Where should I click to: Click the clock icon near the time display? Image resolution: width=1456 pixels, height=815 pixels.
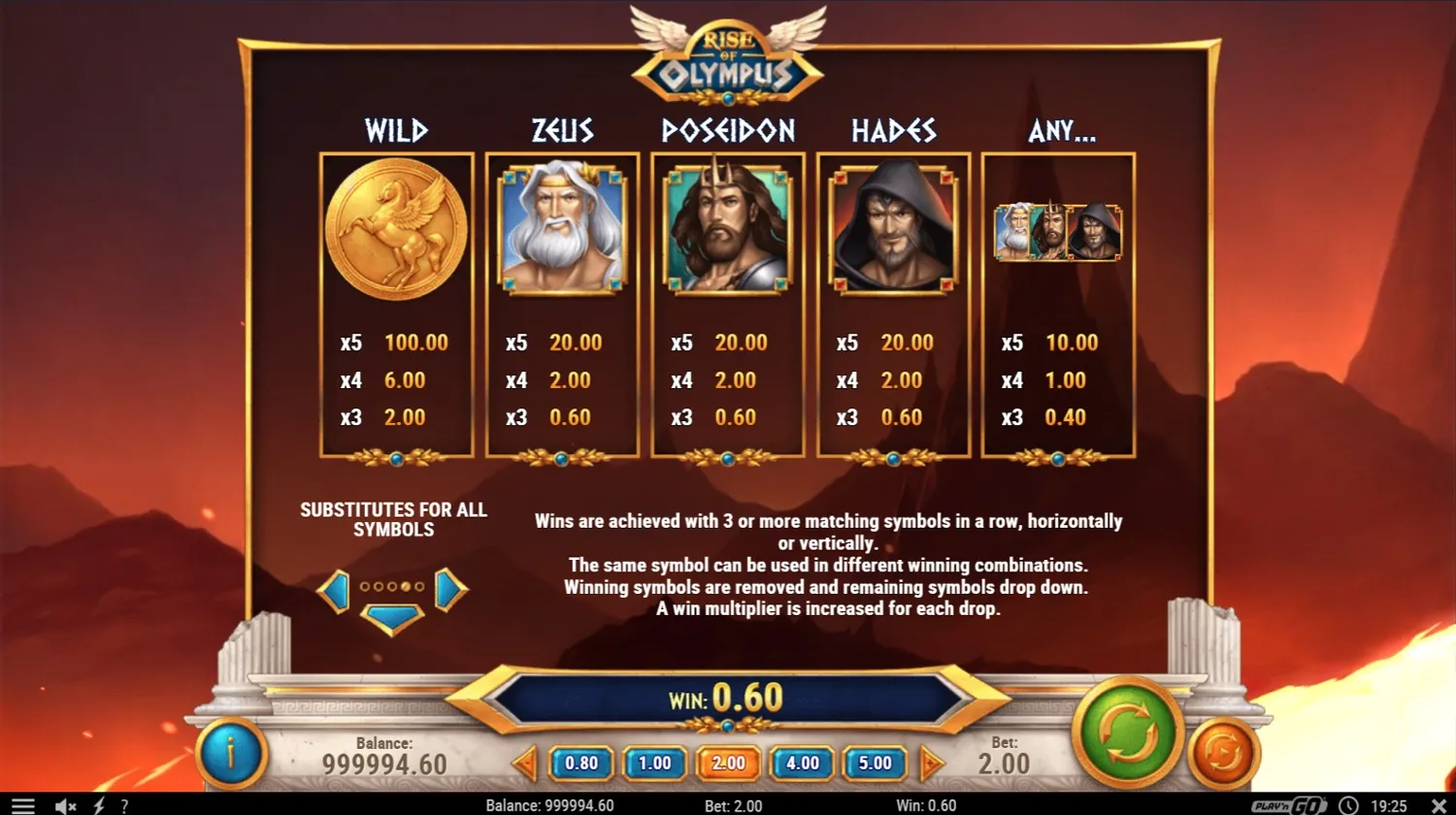pyautogui.click(x=1347, y=804)
